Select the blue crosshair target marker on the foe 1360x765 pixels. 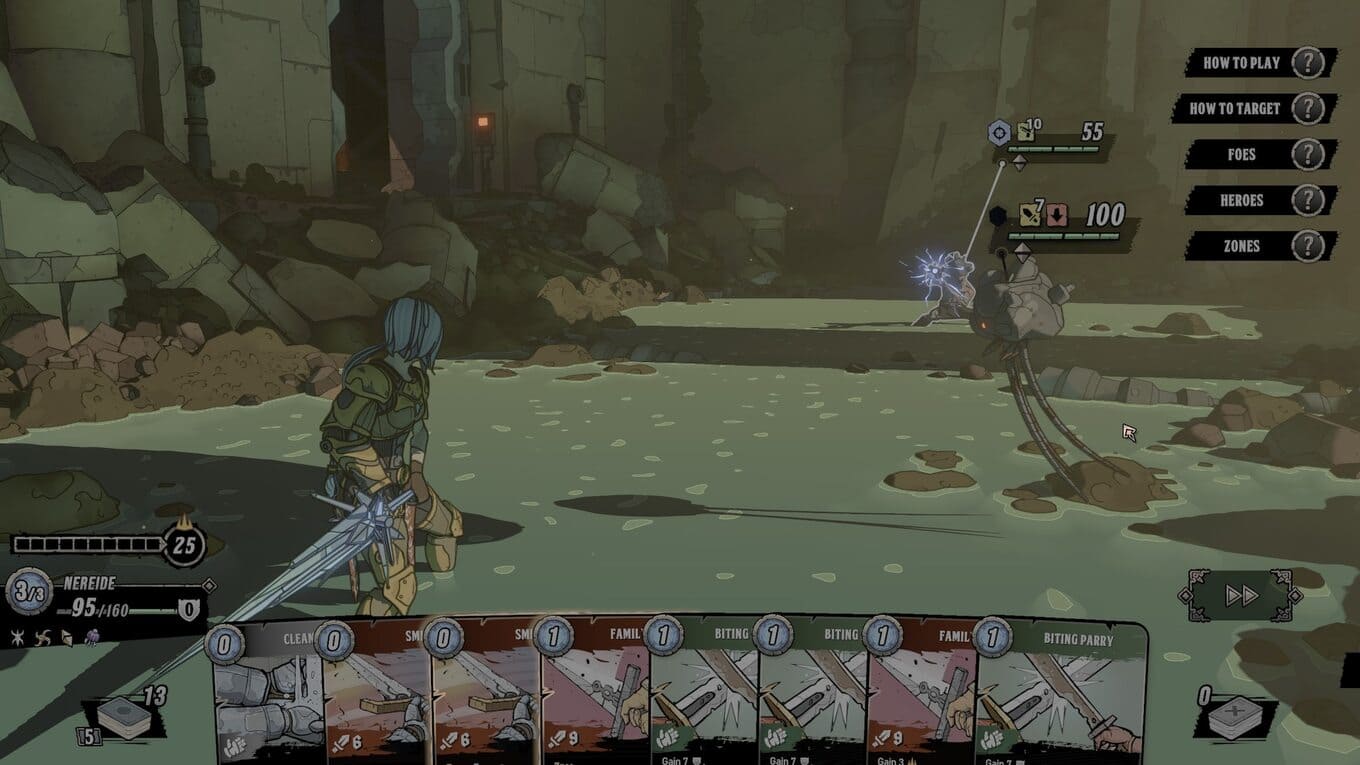click(x=999, y=132)
